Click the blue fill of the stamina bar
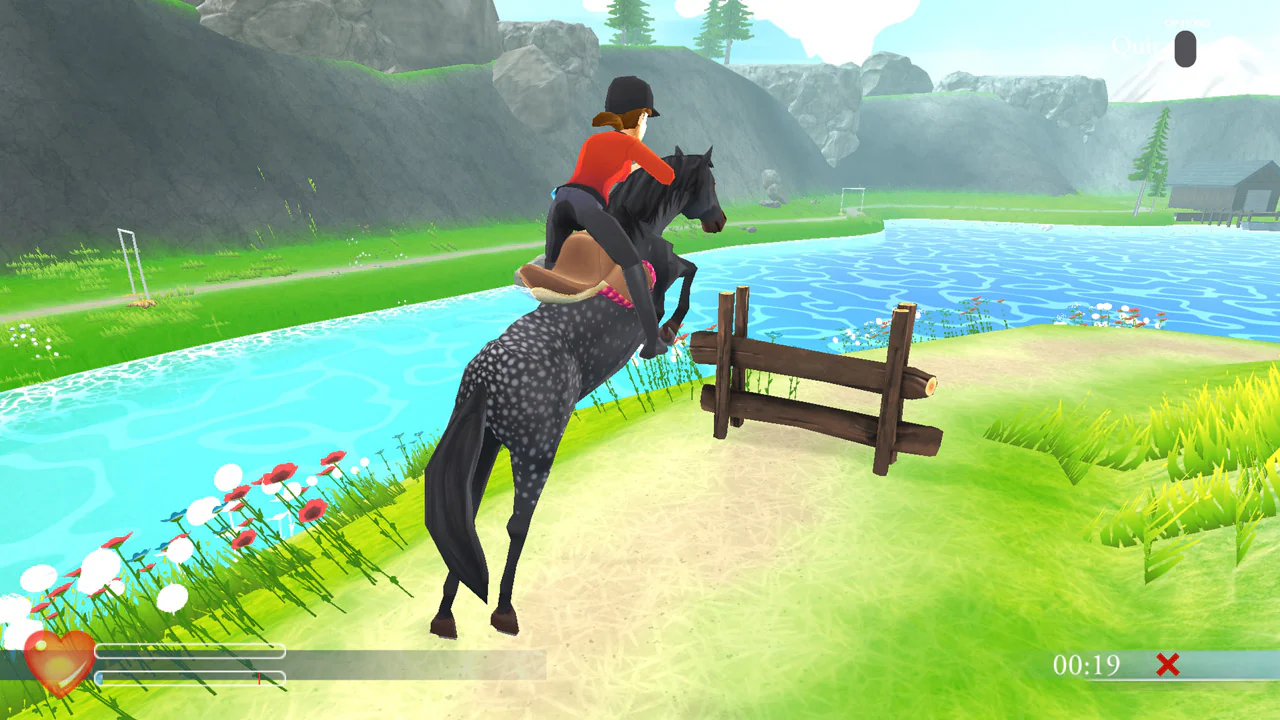Image resolution: width=1280 pixels, height=720 pixels. [99, 677]
